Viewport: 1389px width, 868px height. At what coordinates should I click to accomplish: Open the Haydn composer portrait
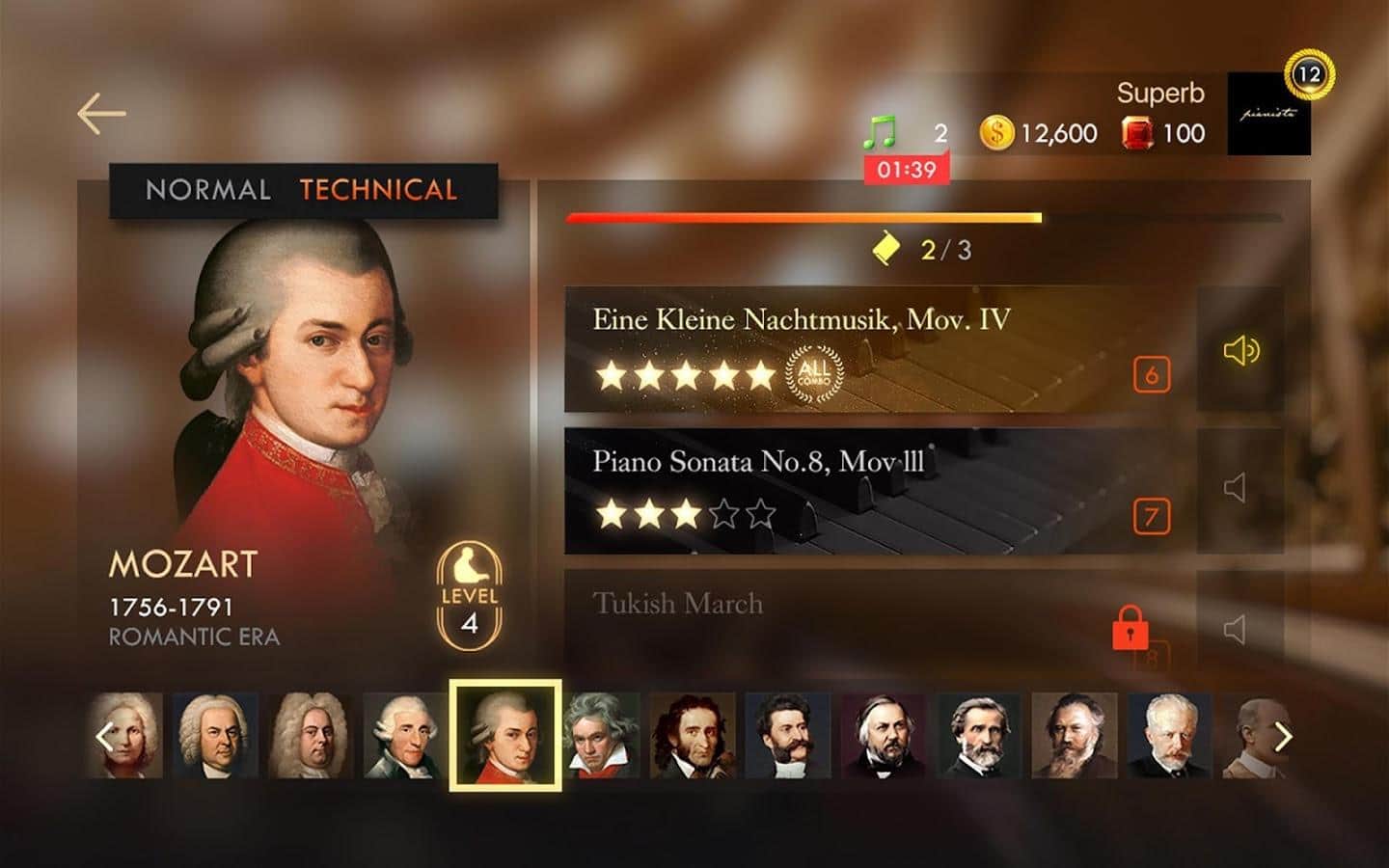point(405,735)
